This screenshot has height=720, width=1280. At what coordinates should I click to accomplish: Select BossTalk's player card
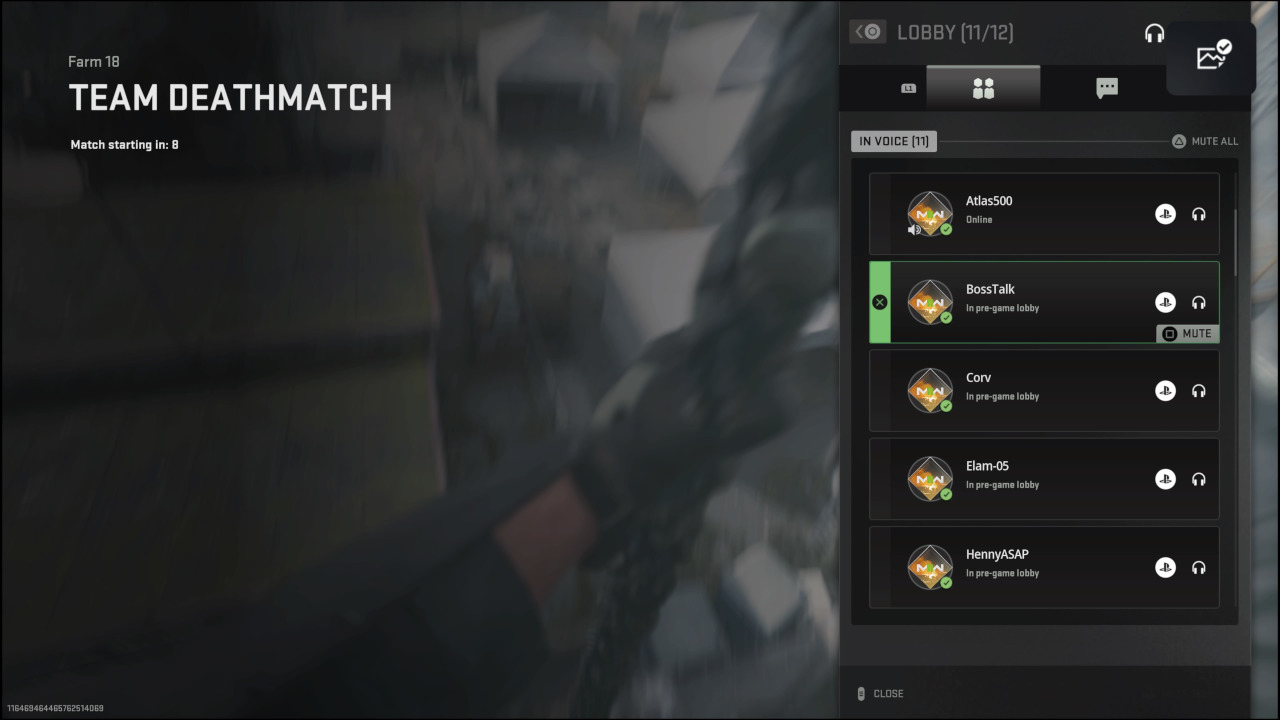click(x=1044, y=302)
